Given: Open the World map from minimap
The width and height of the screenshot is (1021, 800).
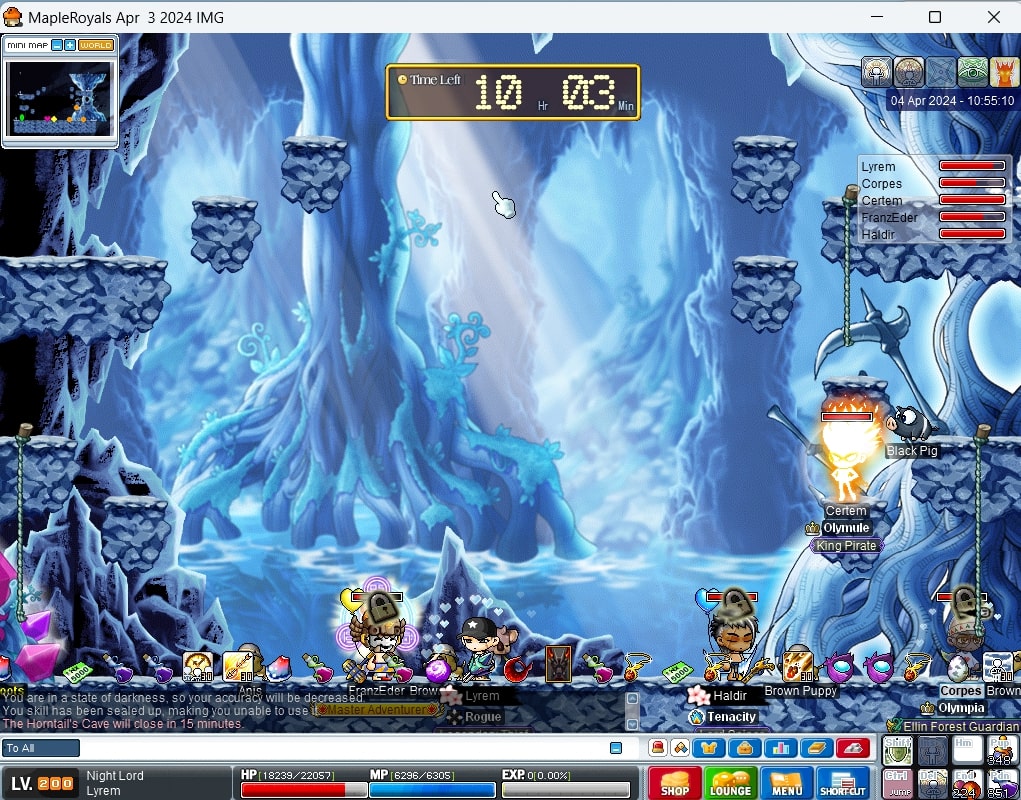Looking at the screenshot, I should (x=96, y=45).
